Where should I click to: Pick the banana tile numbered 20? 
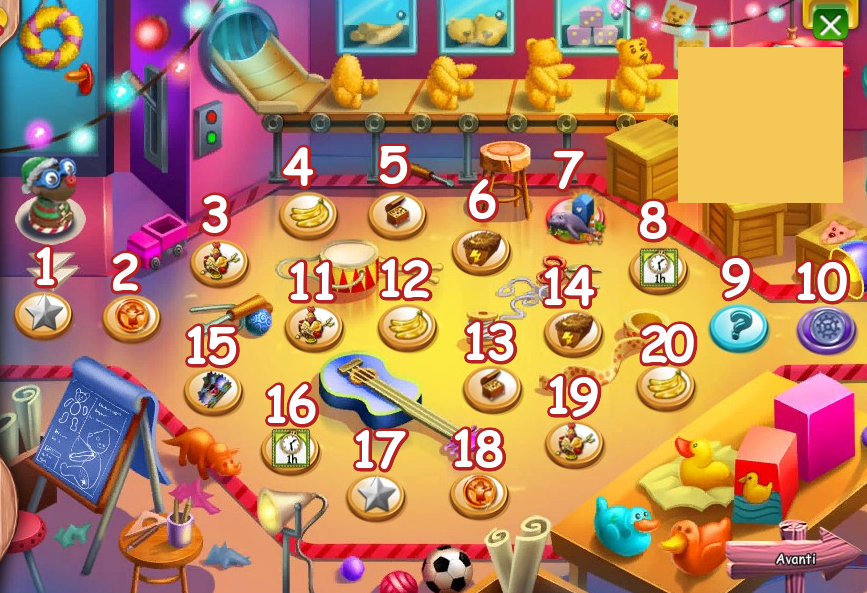[665, 386]
